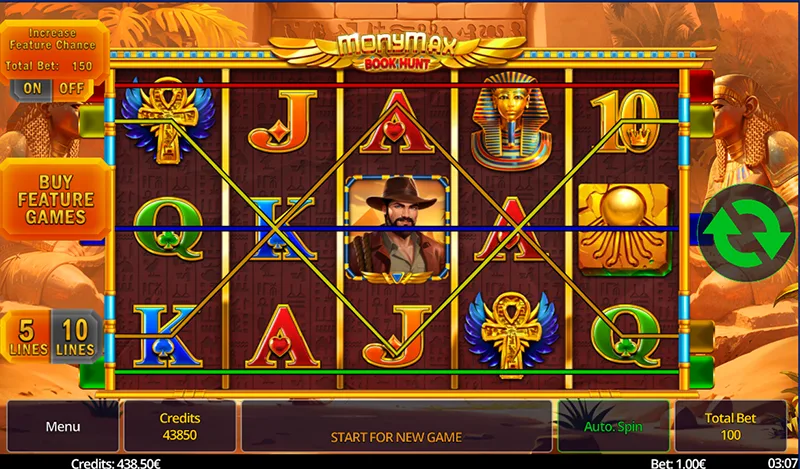Activate Auto Spin
800x469 pixels.
coord(614,427)
